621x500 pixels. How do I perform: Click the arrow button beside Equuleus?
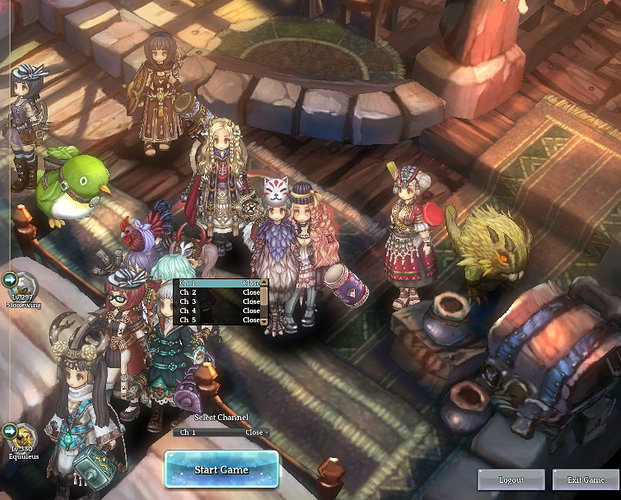(9, 431)
